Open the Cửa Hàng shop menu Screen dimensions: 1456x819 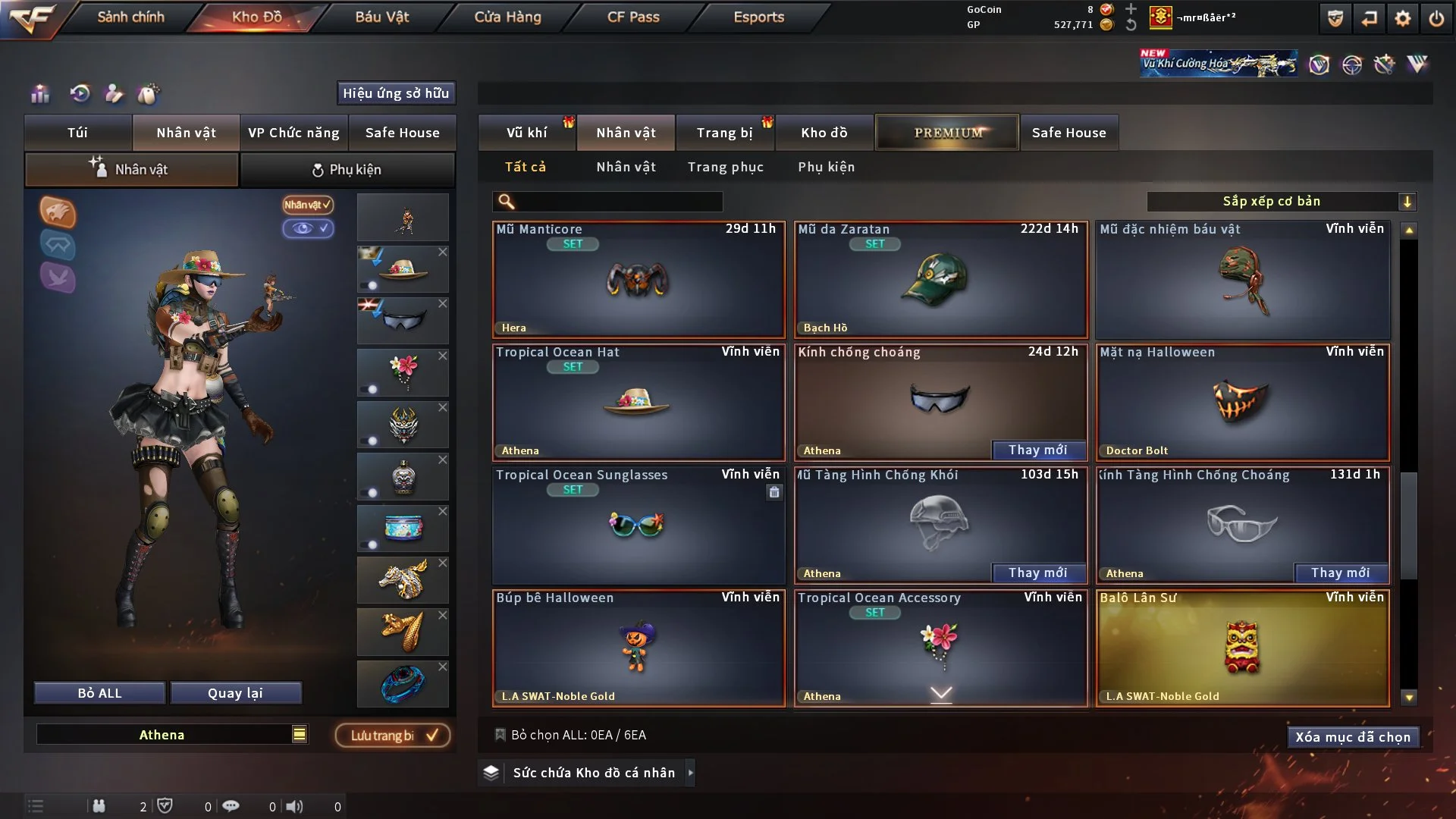tap(507, 17)
